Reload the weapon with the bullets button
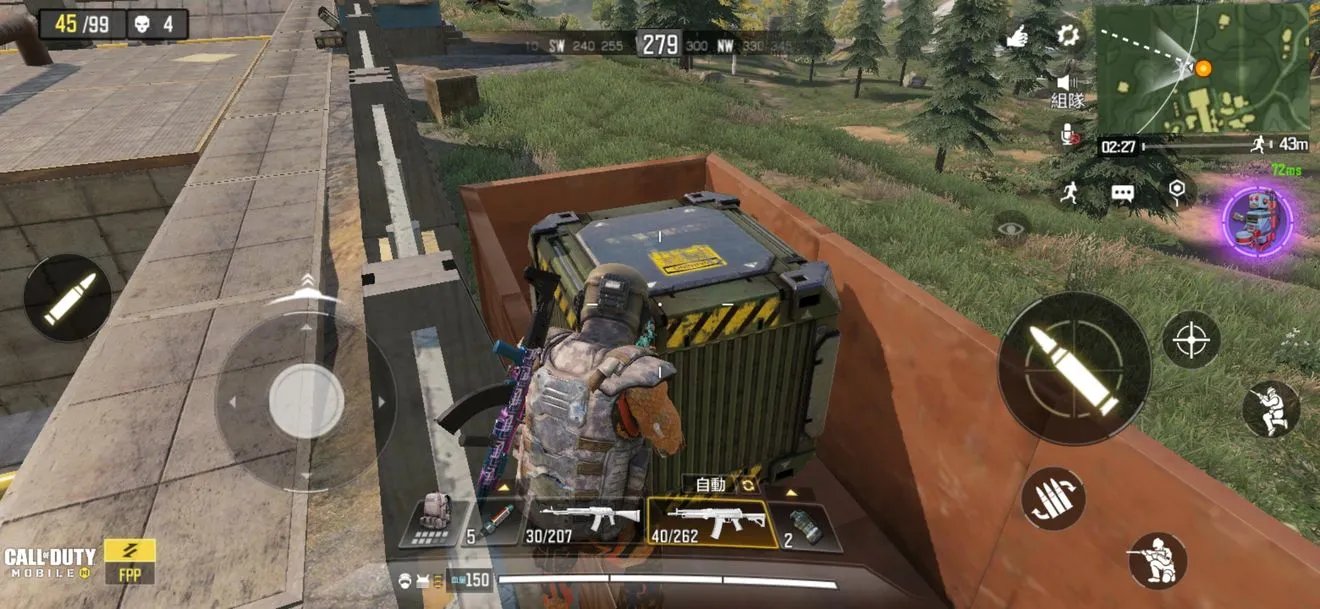Viewport: 1320px width, 609px height. click(x=1053, y=498)
